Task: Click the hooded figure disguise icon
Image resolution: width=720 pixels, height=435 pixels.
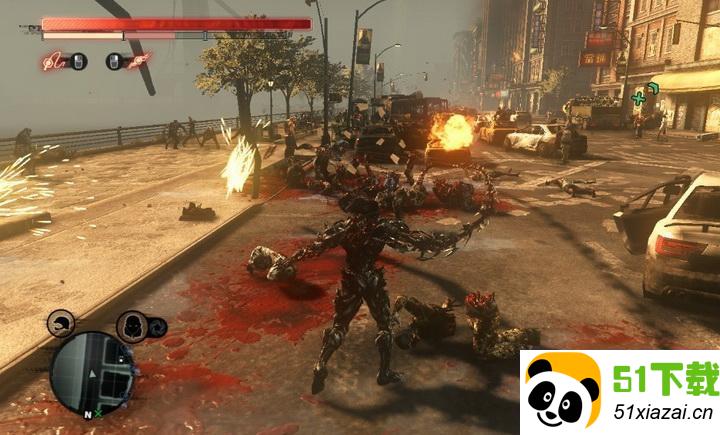Action: click(131, 326)
